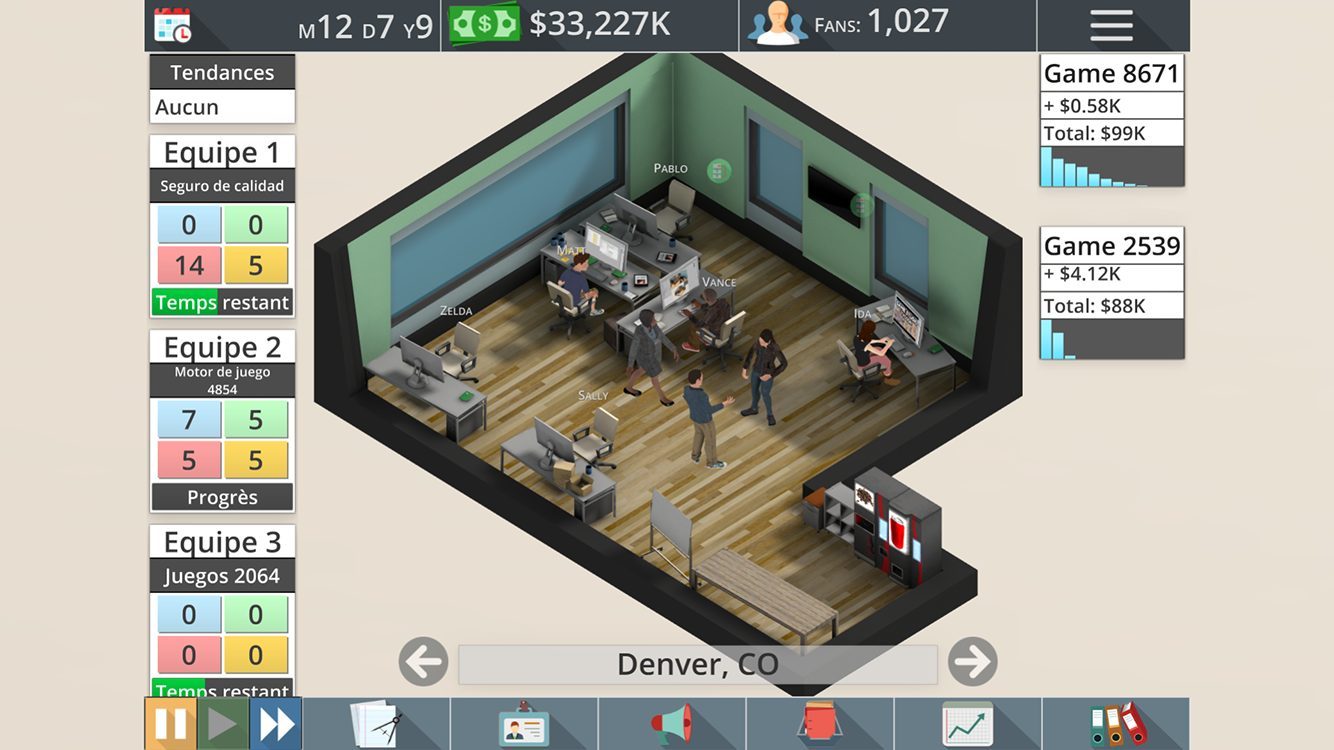Open the Tendances trends panel
The image size is (1334, 750).
coord(222,89)
